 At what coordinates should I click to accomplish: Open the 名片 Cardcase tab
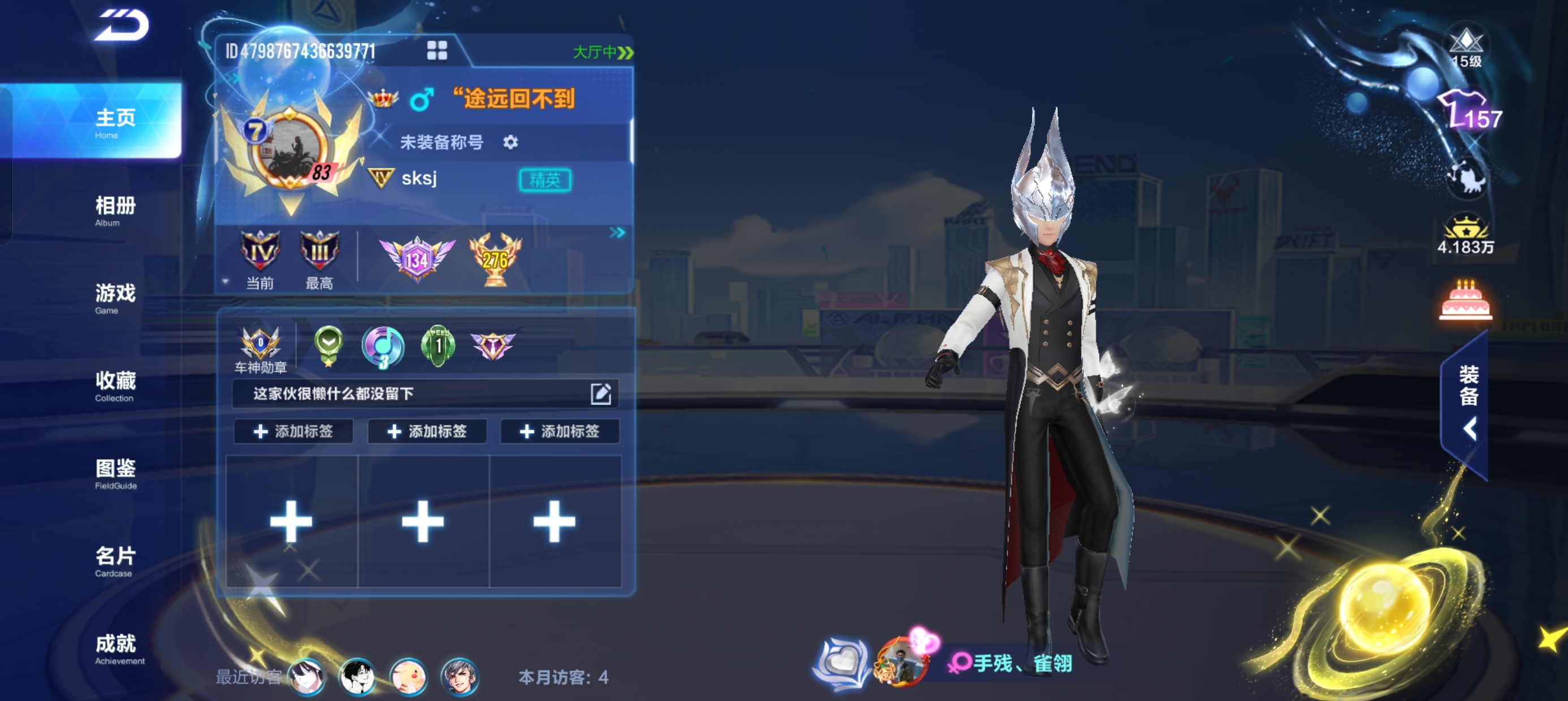pos(115,561)
